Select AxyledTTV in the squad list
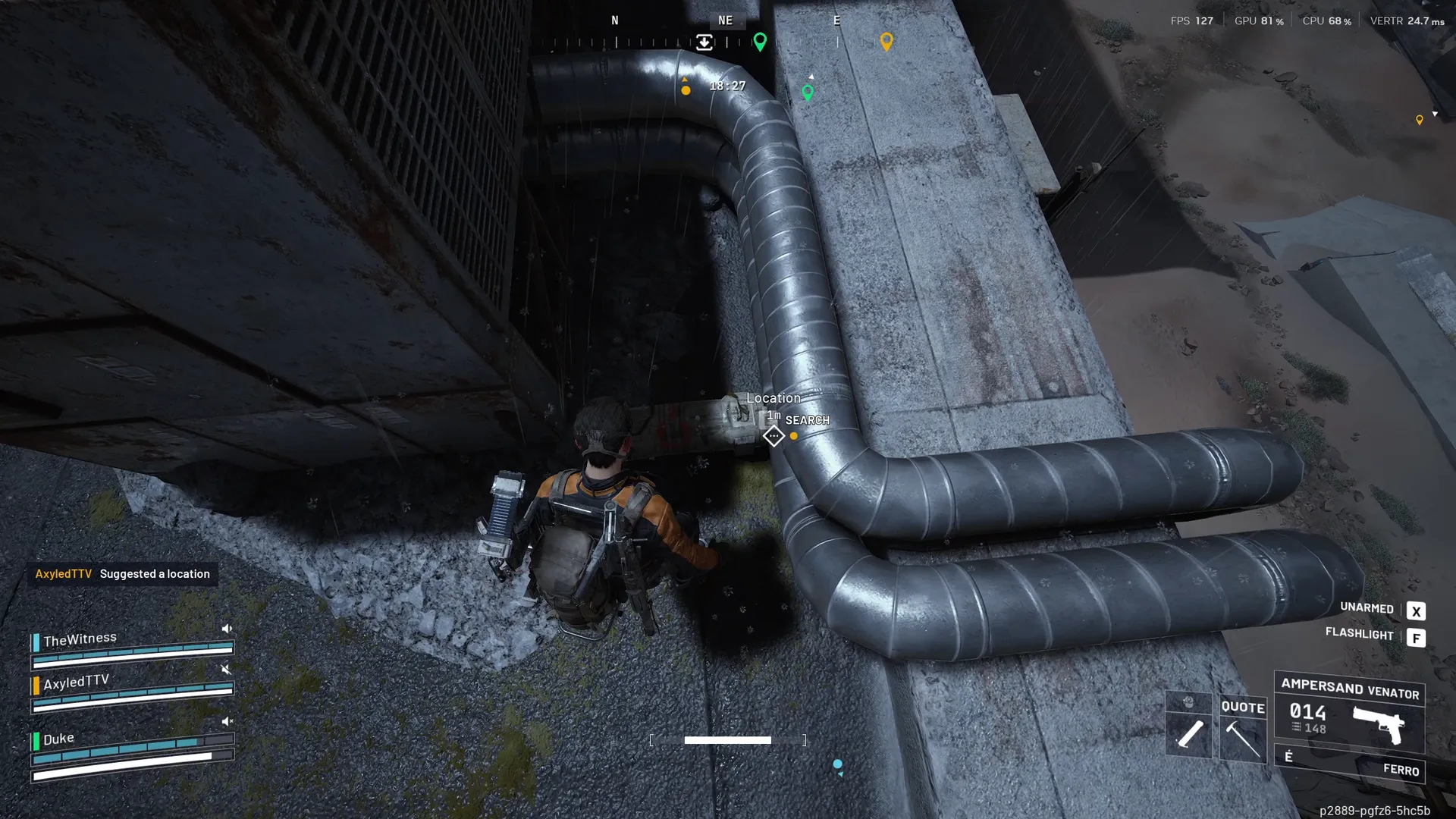This screenshot has height=819, width=1456. click(x=77, y=682)
